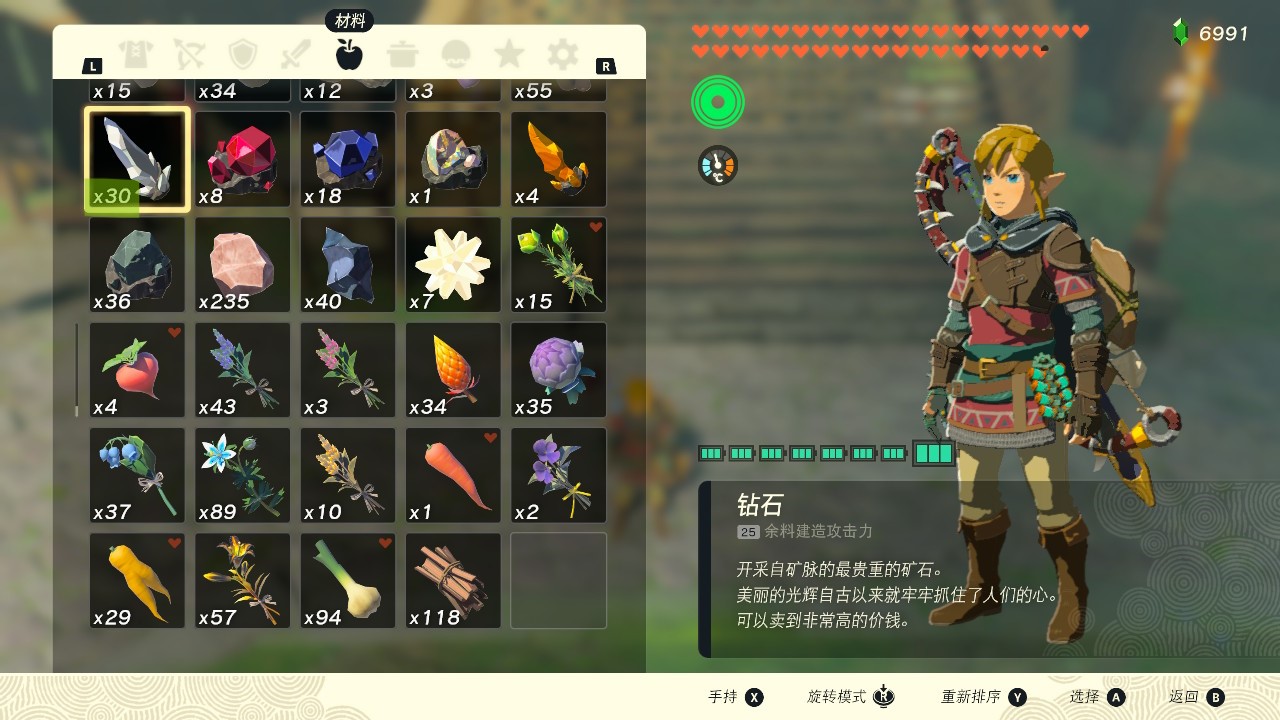Pick the blue-white silent princess flower slot

(243, 476)
